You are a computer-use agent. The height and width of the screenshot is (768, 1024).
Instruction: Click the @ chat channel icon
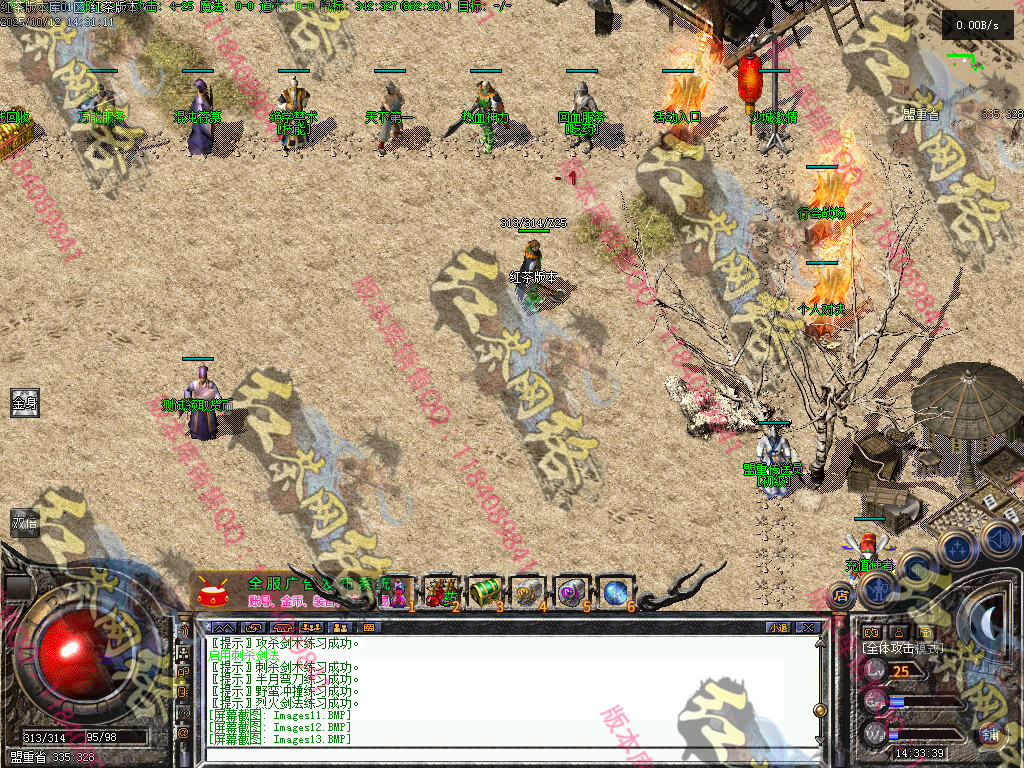click(x=183, y=733)
